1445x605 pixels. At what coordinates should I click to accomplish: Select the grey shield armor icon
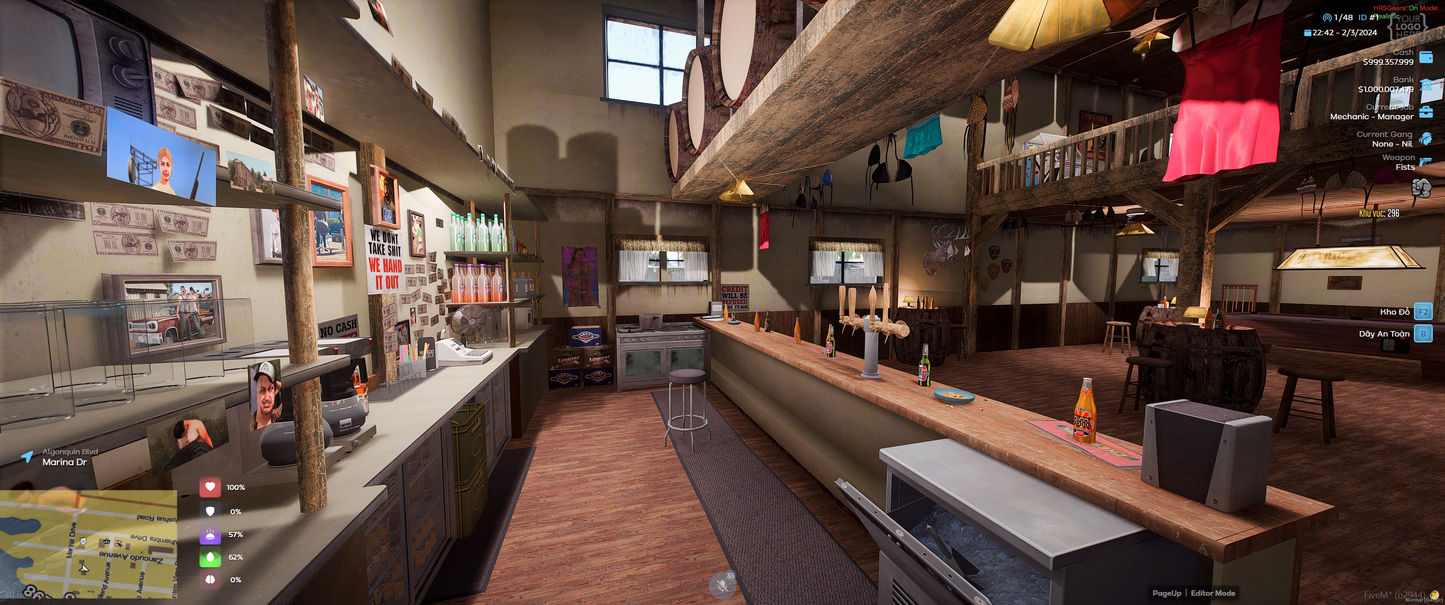[210, 511]
